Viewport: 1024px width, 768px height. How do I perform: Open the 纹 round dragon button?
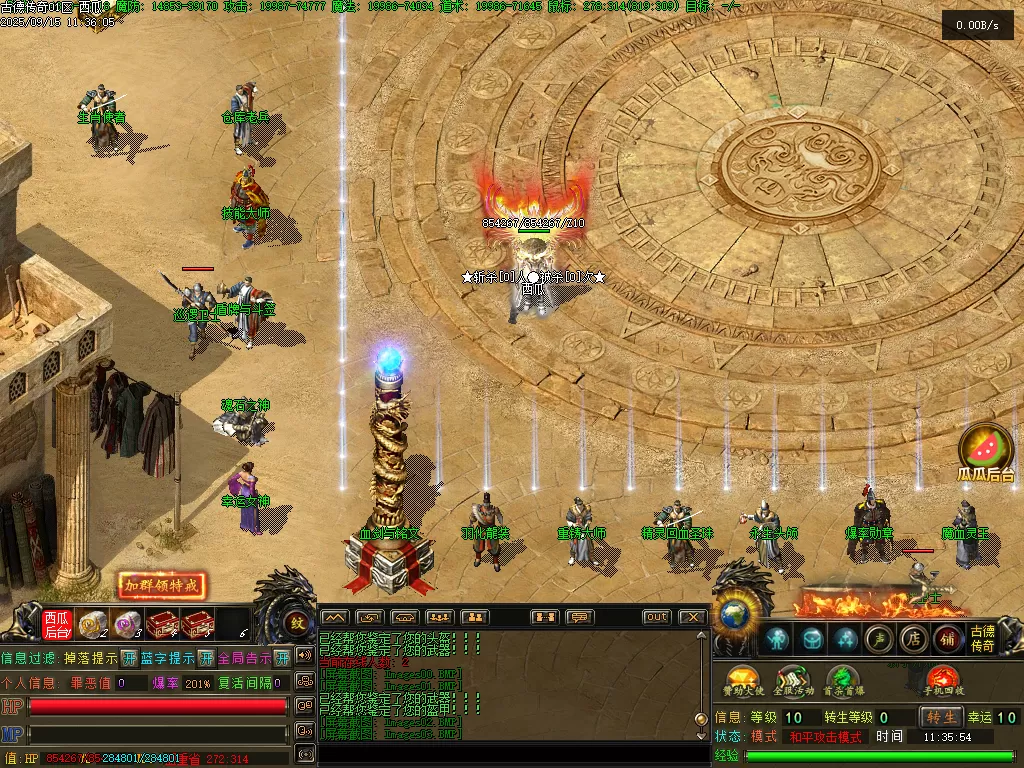[x=296, y=623]
